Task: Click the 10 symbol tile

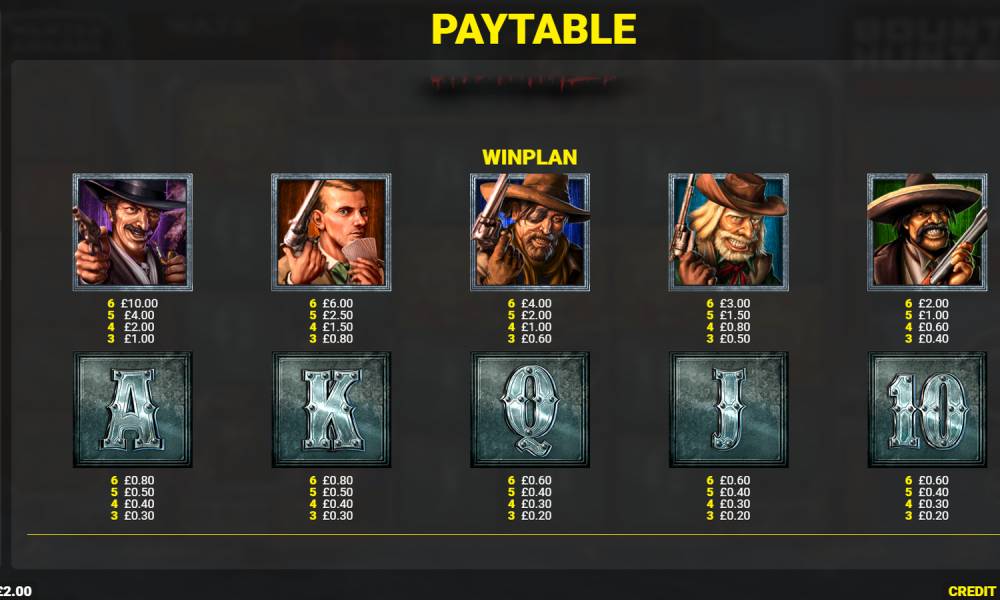Action: 926,409
